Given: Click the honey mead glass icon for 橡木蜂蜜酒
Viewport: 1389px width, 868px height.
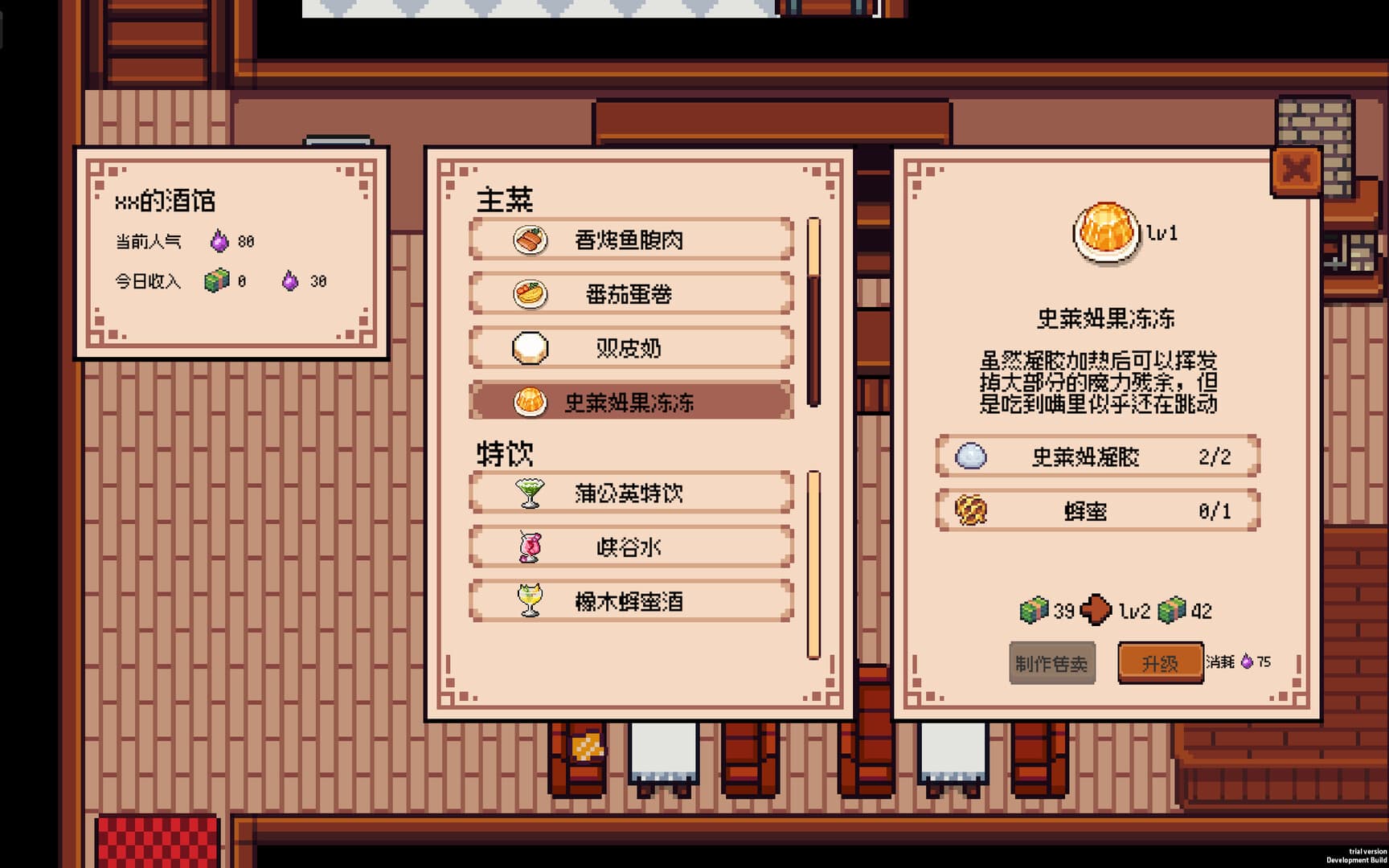Looking at the screenshot, I should pyautogui.click(x=531, y=600).
